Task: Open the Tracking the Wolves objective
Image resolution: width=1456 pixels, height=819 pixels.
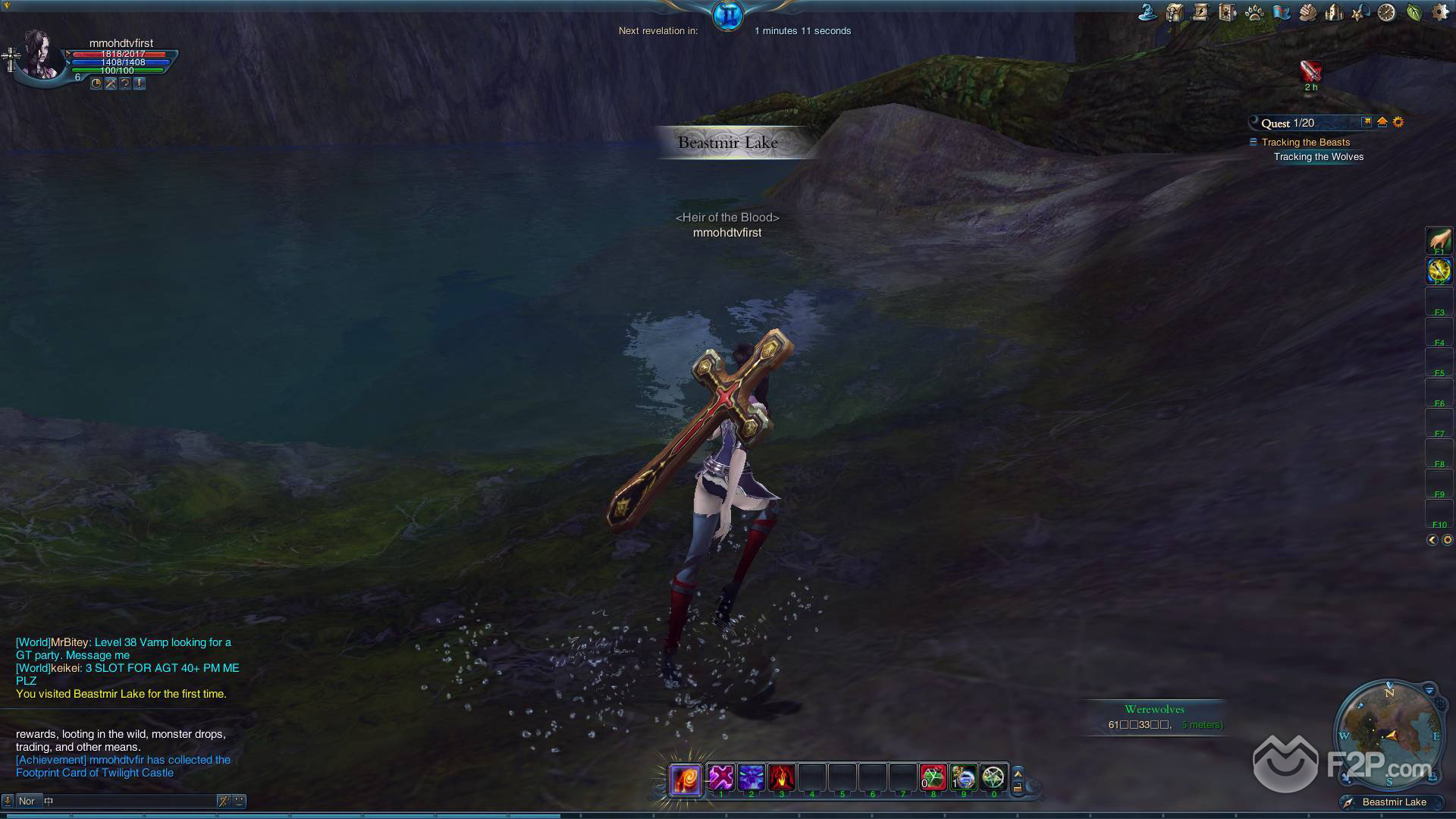Action: (1318, 157)
